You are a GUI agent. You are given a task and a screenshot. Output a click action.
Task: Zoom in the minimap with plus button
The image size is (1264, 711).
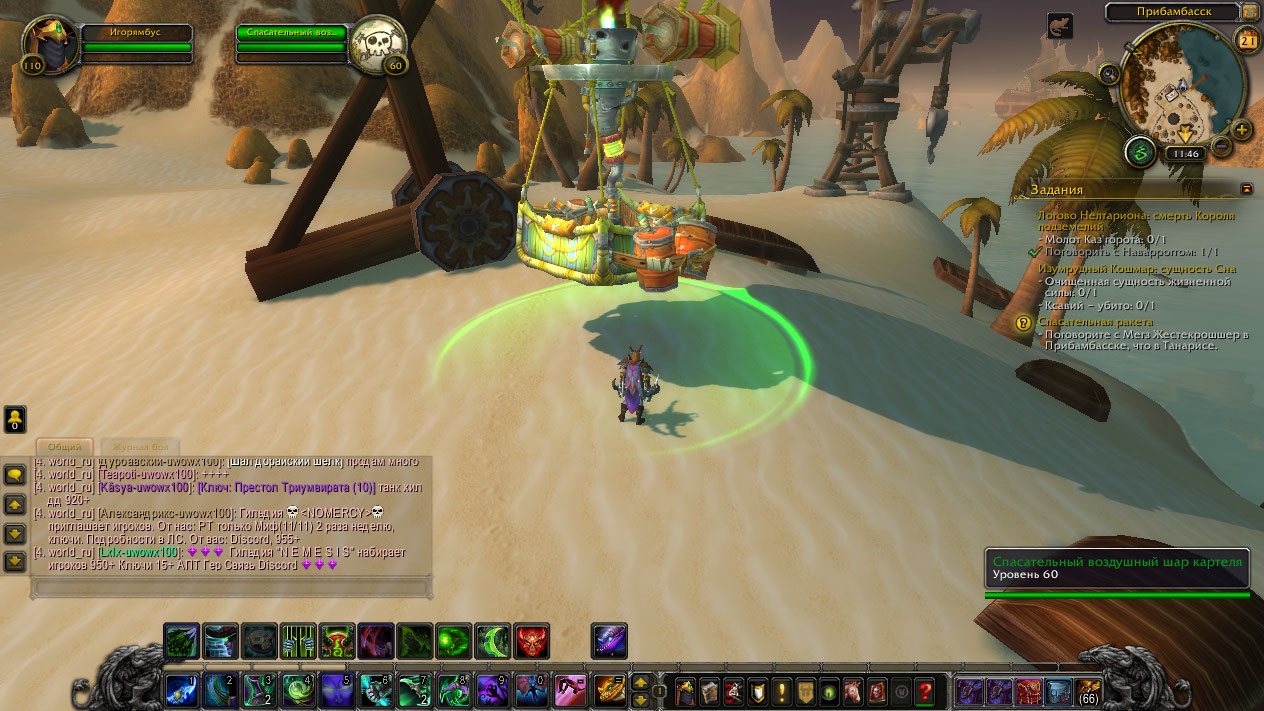point(1242,130)
